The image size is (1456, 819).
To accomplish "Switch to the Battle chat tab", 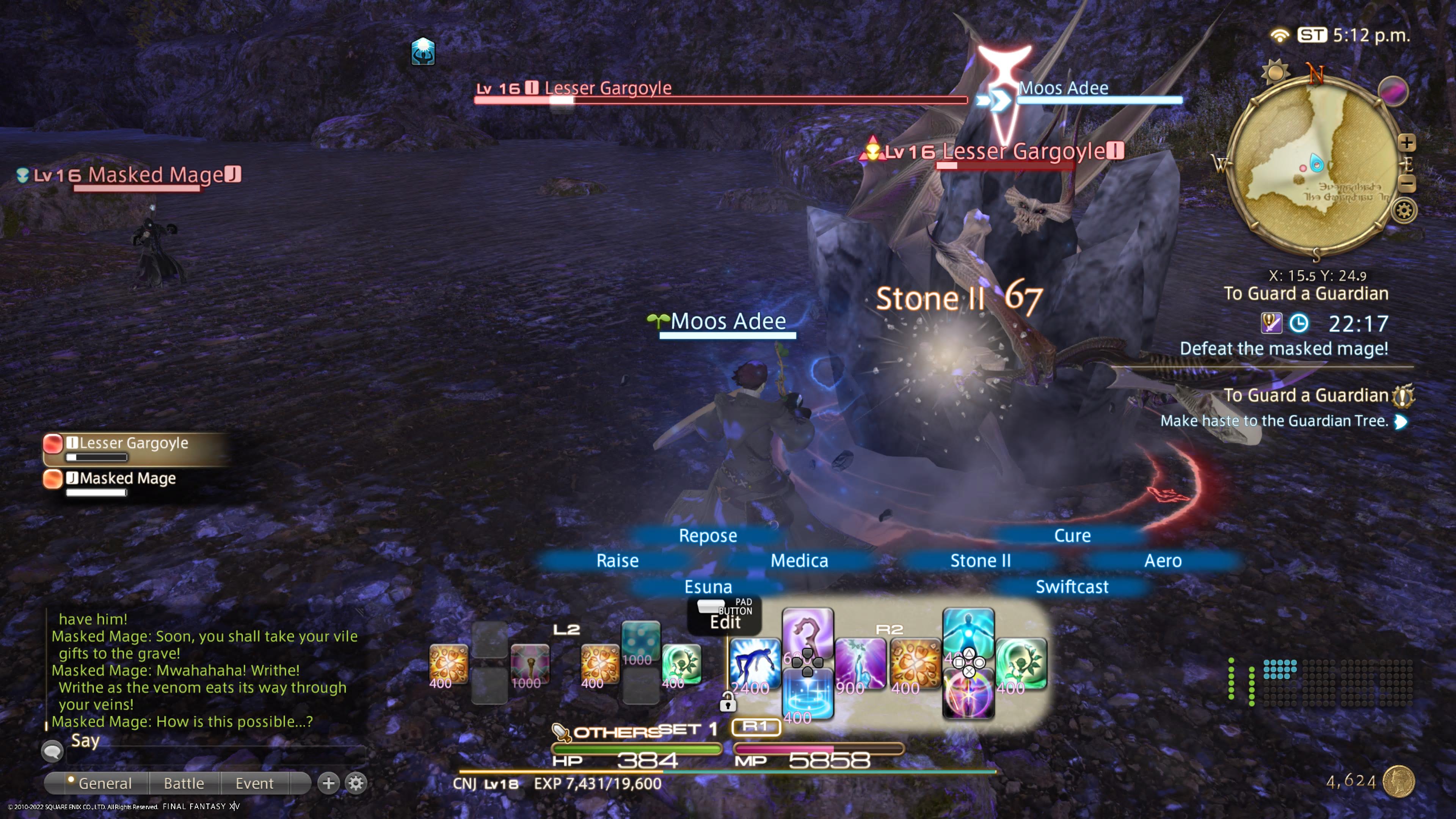I will point(184,783).
